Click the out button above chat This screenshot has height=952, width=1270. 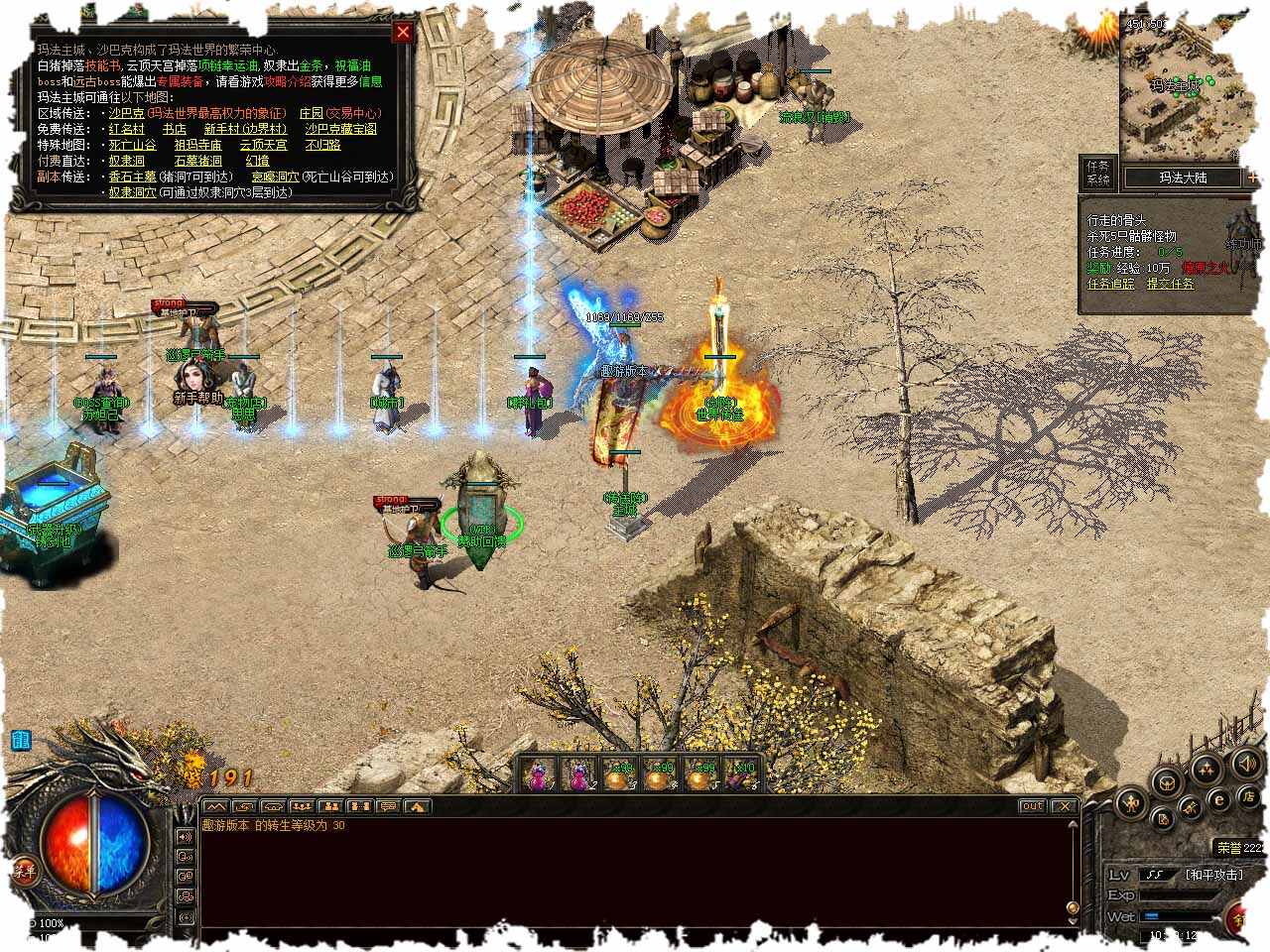(x=1032, y=806)
